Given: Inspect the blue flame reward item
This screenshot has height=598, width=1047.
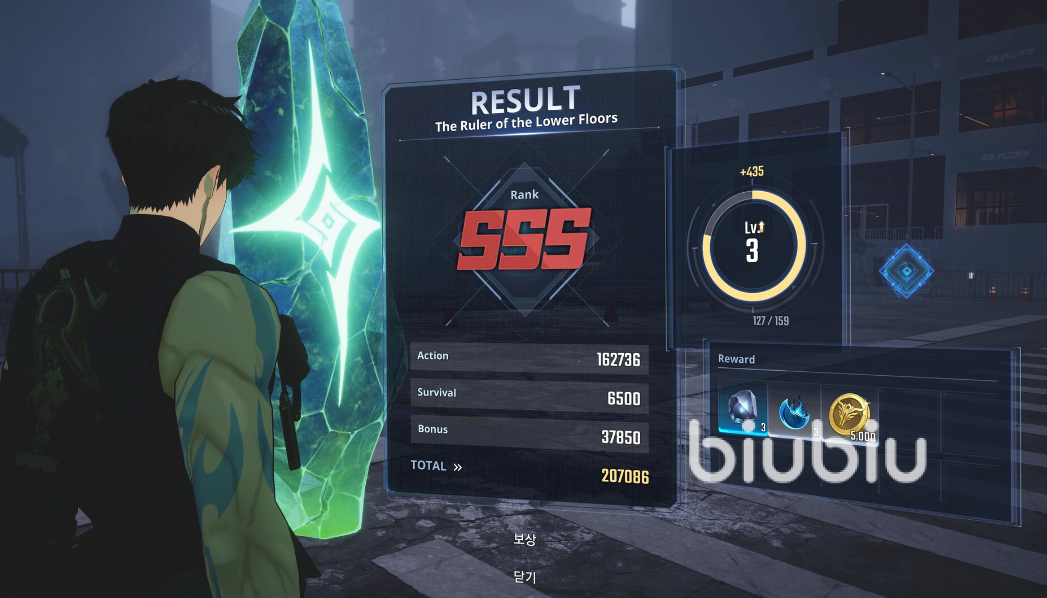Looking at the screenshot, I should (x=796, y=411).
